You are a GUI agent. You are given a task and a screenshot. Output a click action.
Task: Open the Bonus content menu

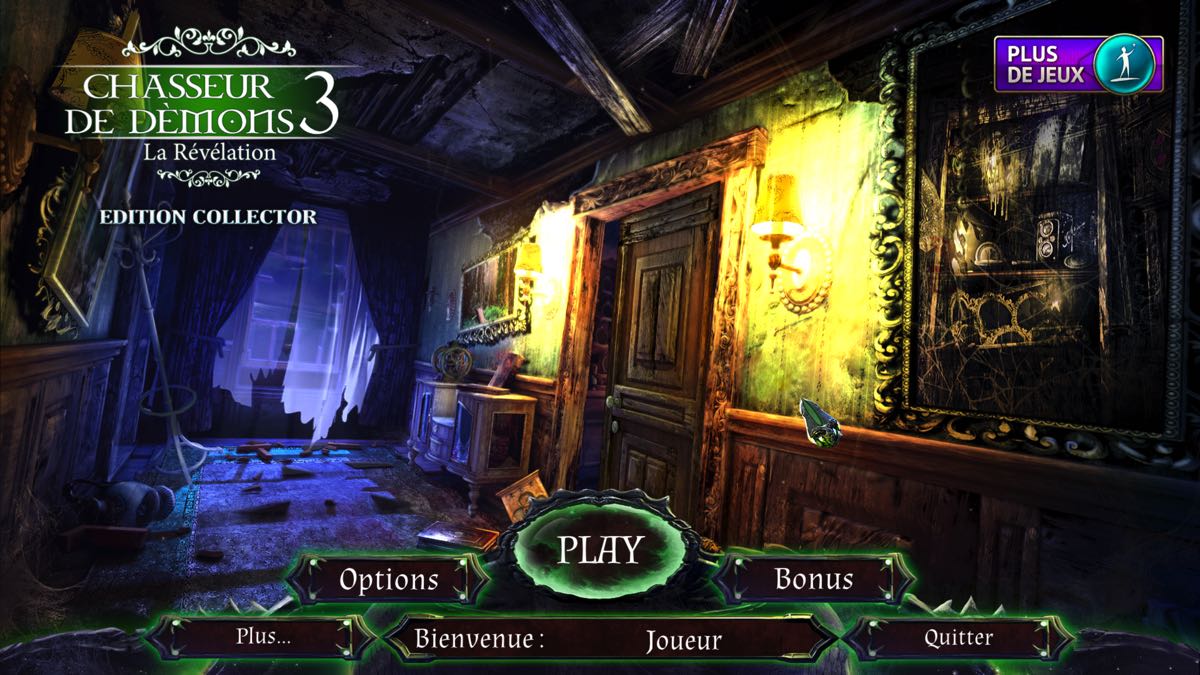814,578
